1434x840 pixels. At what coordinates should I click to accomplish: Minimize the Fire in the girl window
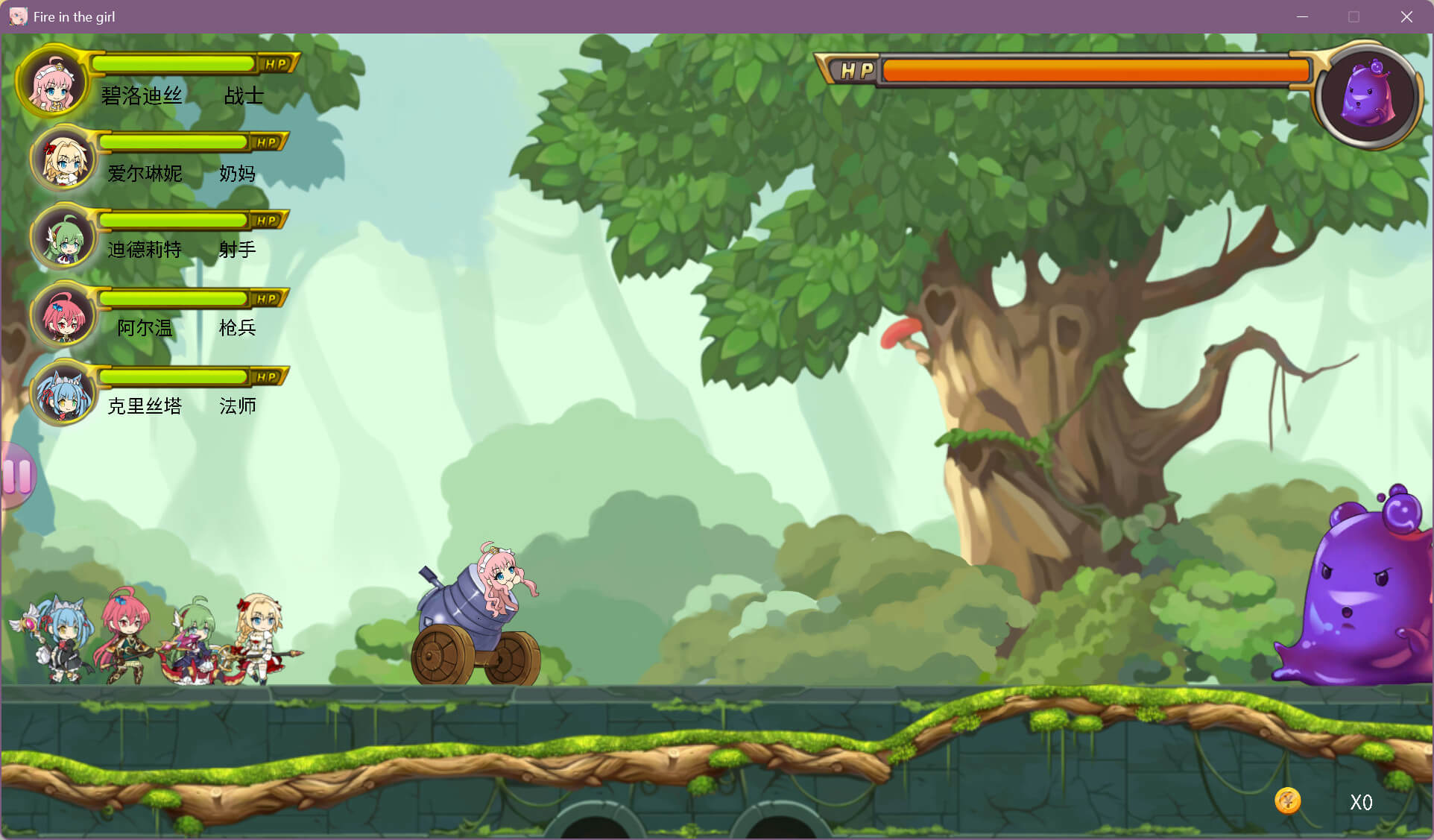pos(1302,16)
